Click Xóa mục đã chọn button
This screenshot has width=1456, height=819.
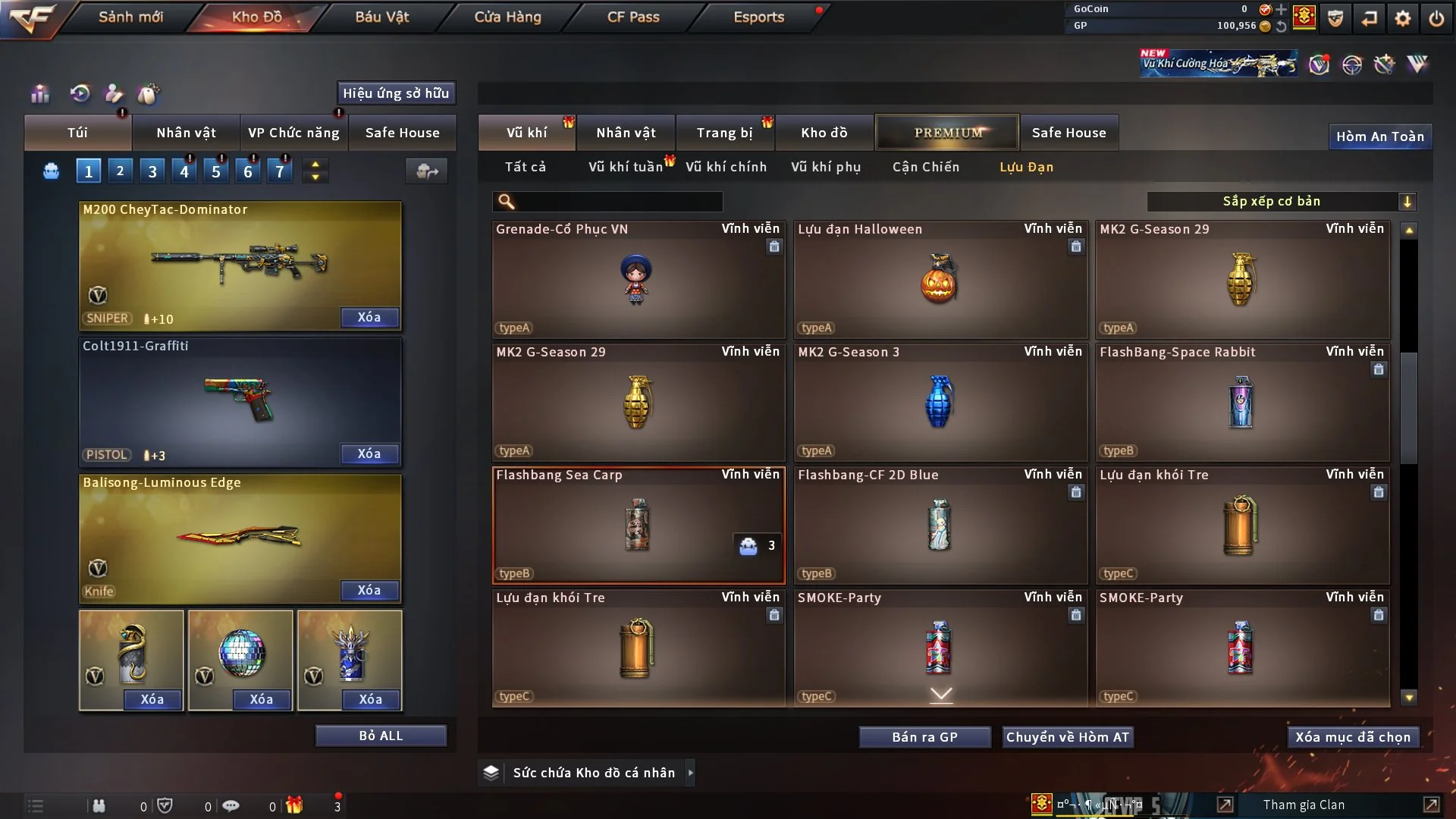1353,737
